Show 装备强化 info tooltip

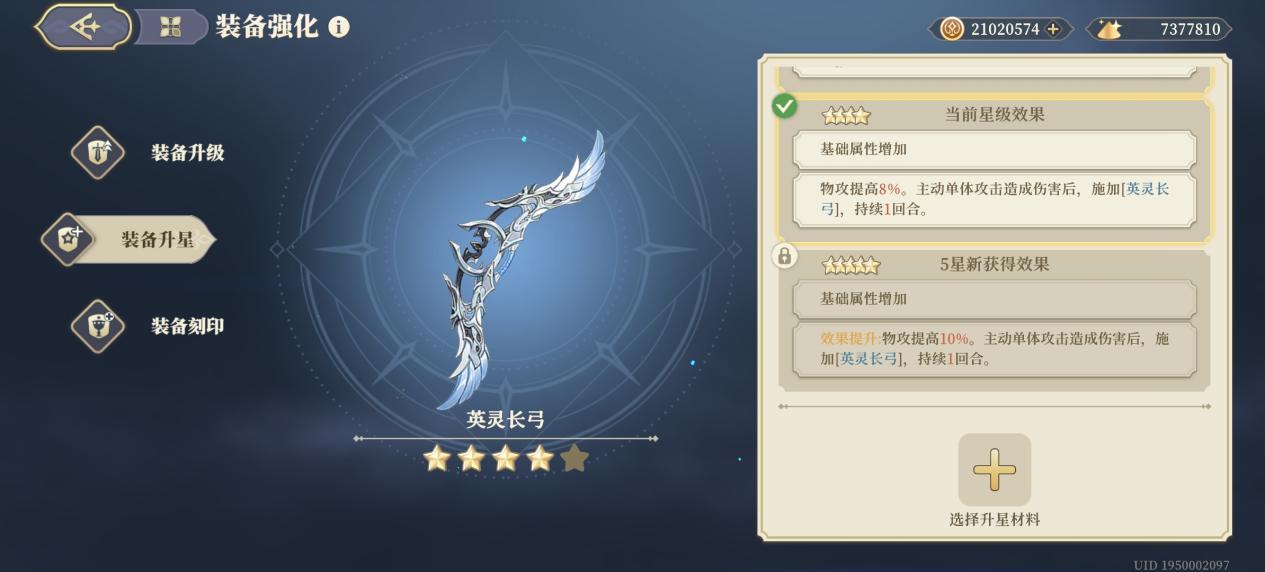tap(339, 27)
